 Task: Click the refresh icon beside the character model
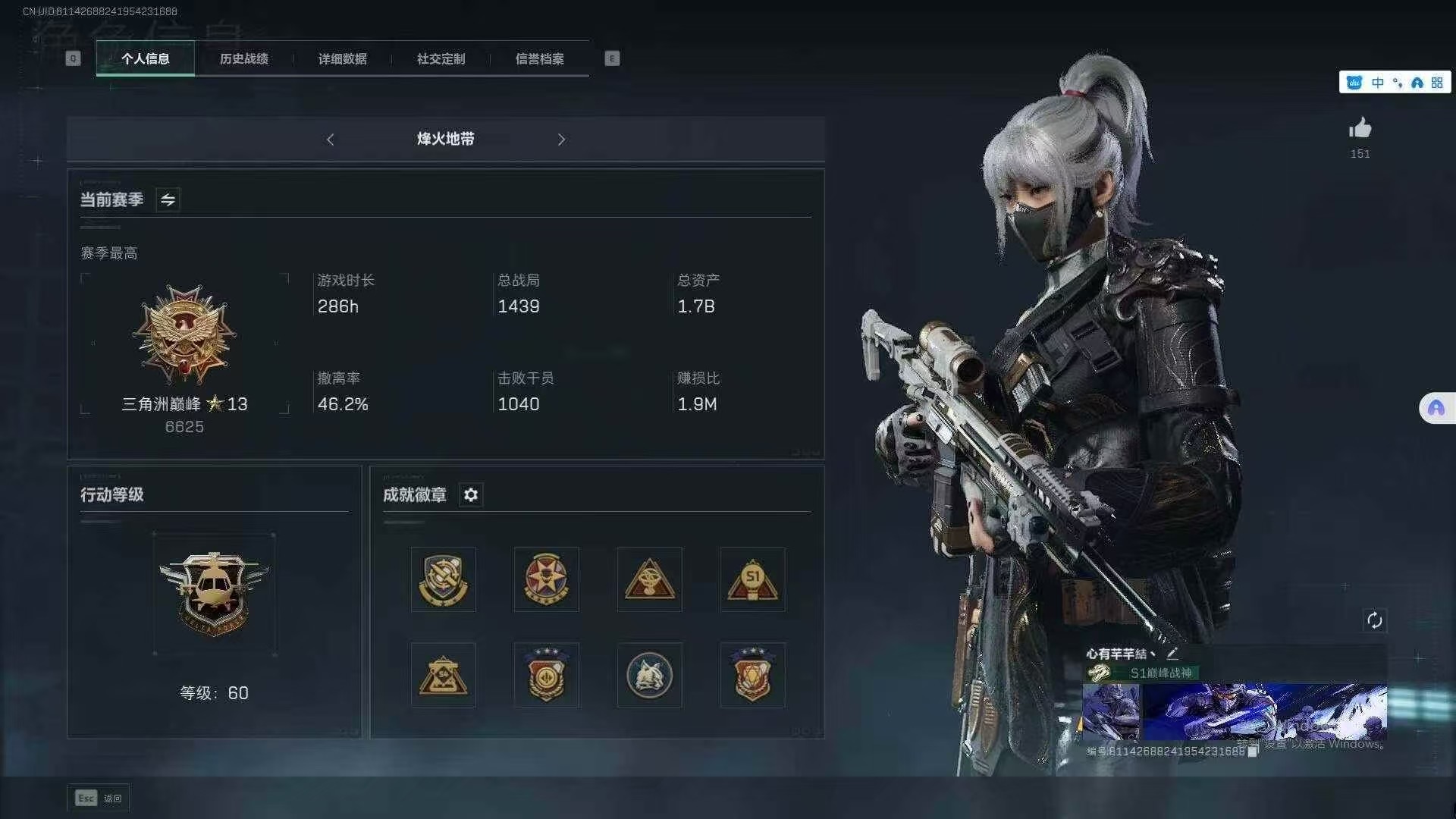click(x=1376, y=620)
